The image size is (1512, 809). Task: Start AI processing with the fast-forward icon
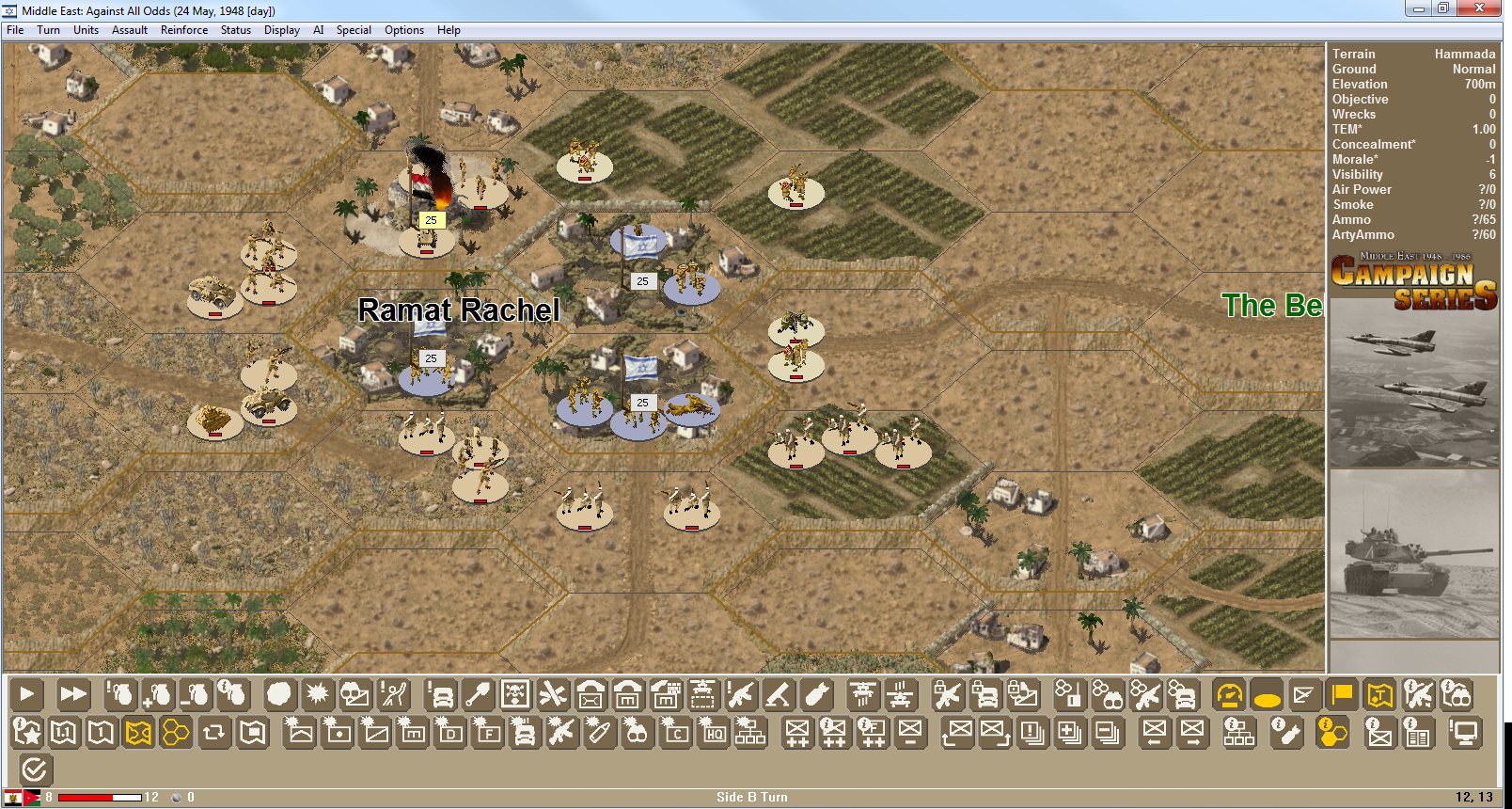pyautogui.click(x=74, y=694)
